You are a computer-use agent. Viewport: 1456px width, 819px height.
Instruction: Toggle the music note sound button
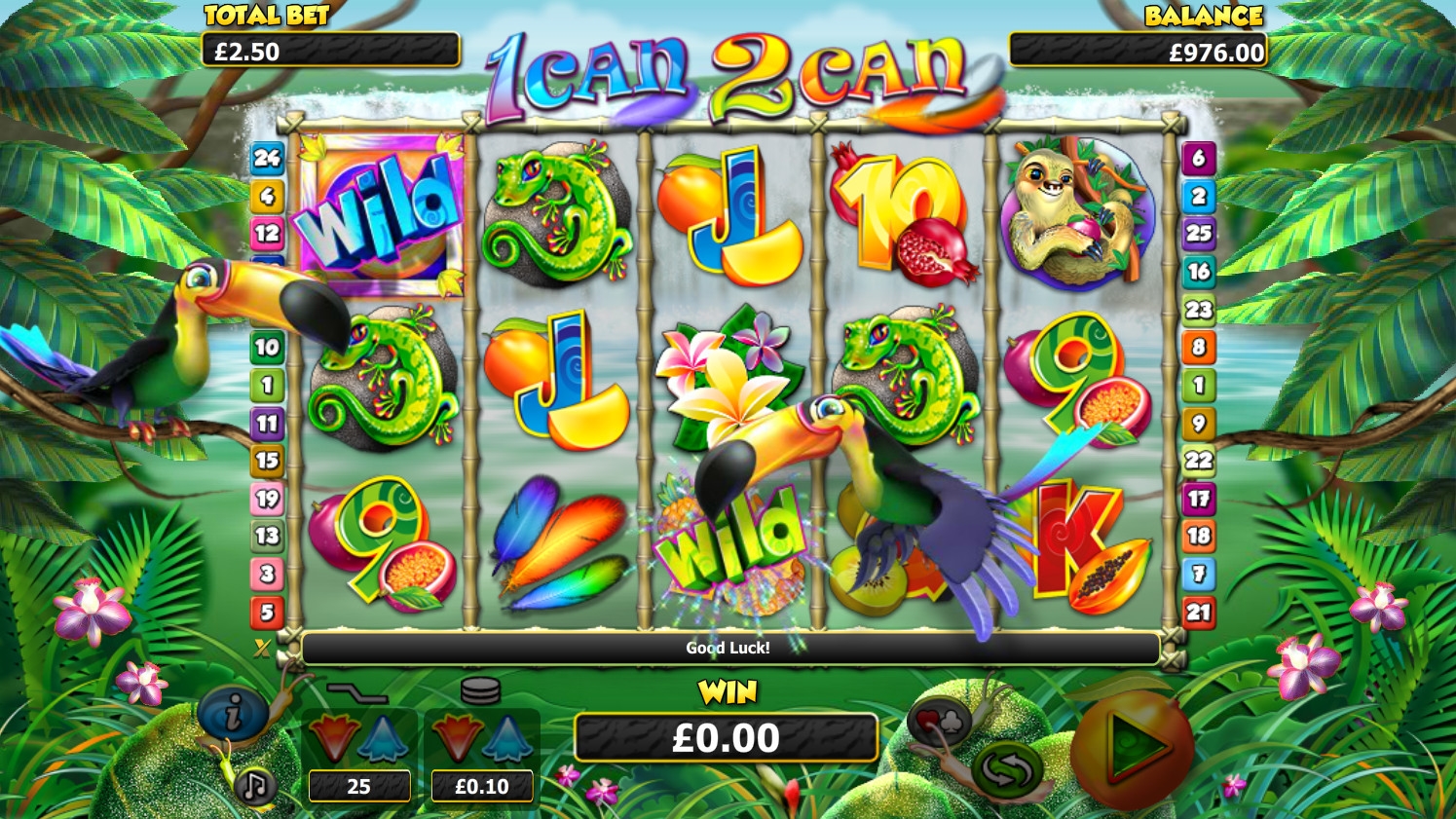click(255, 785)
